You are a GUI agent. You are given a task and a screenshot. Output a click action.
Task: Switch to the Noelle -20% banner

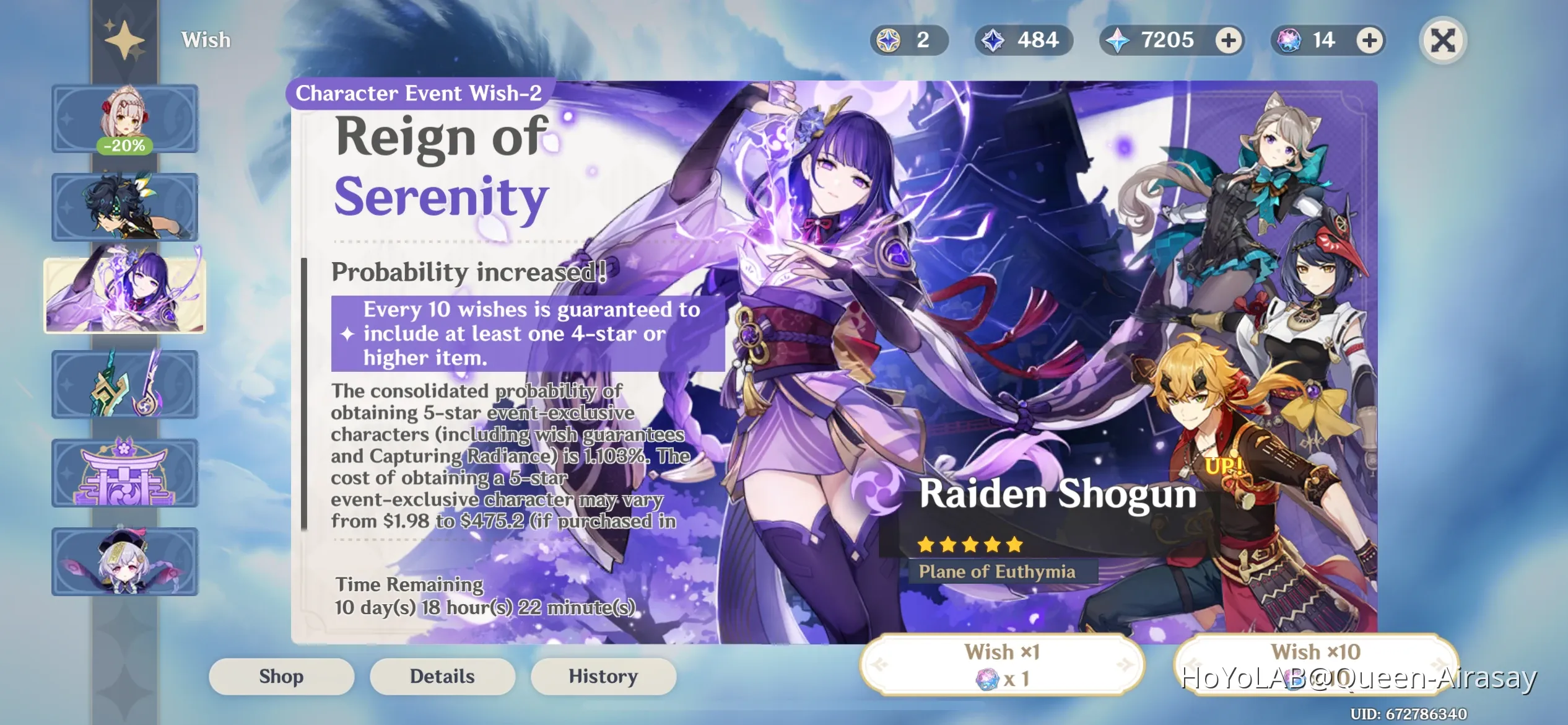pyautogui.click(x=124, y=118)
